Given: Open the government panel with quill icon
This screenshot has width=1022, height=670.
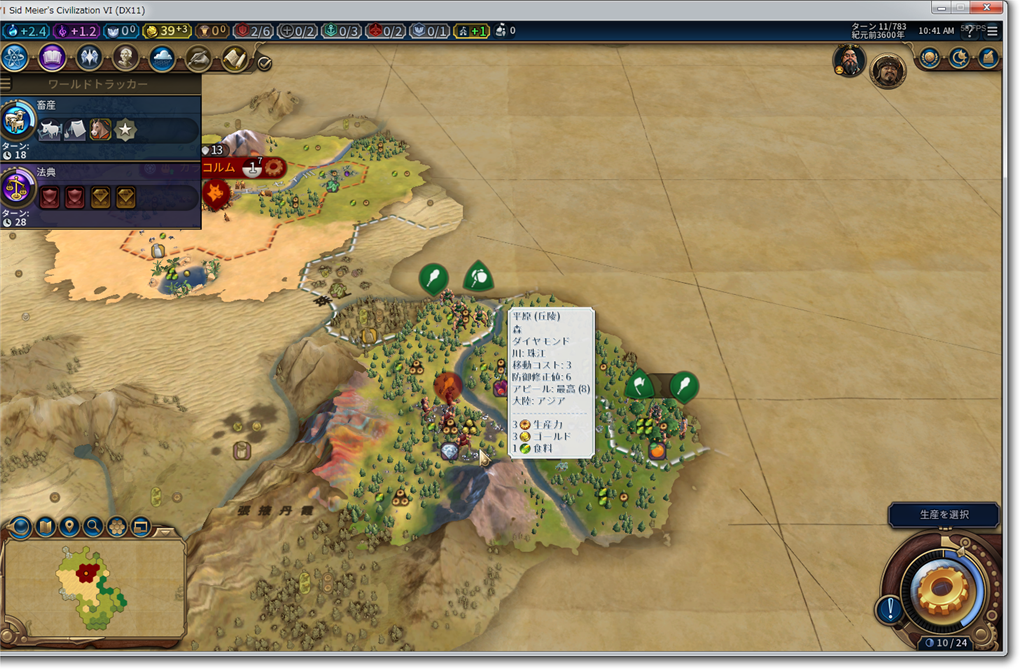Looking at the screenshot, I should click(x=198, y=58).
